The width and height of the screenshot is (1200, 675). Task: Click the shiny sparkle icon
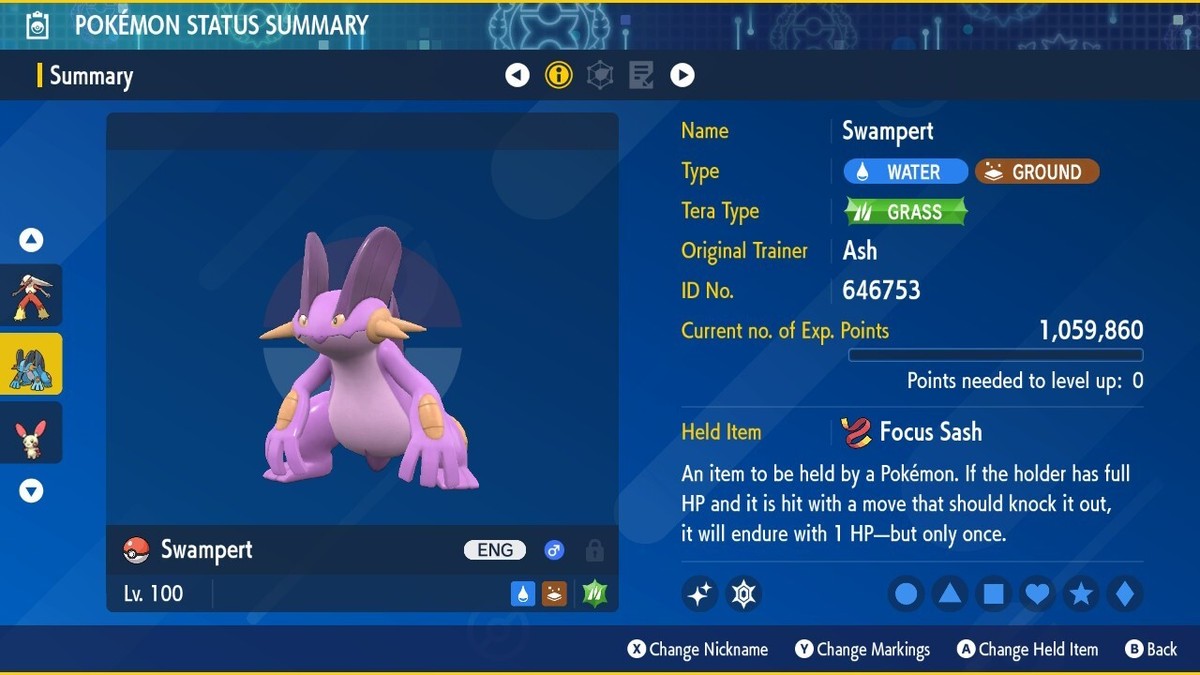700,594
